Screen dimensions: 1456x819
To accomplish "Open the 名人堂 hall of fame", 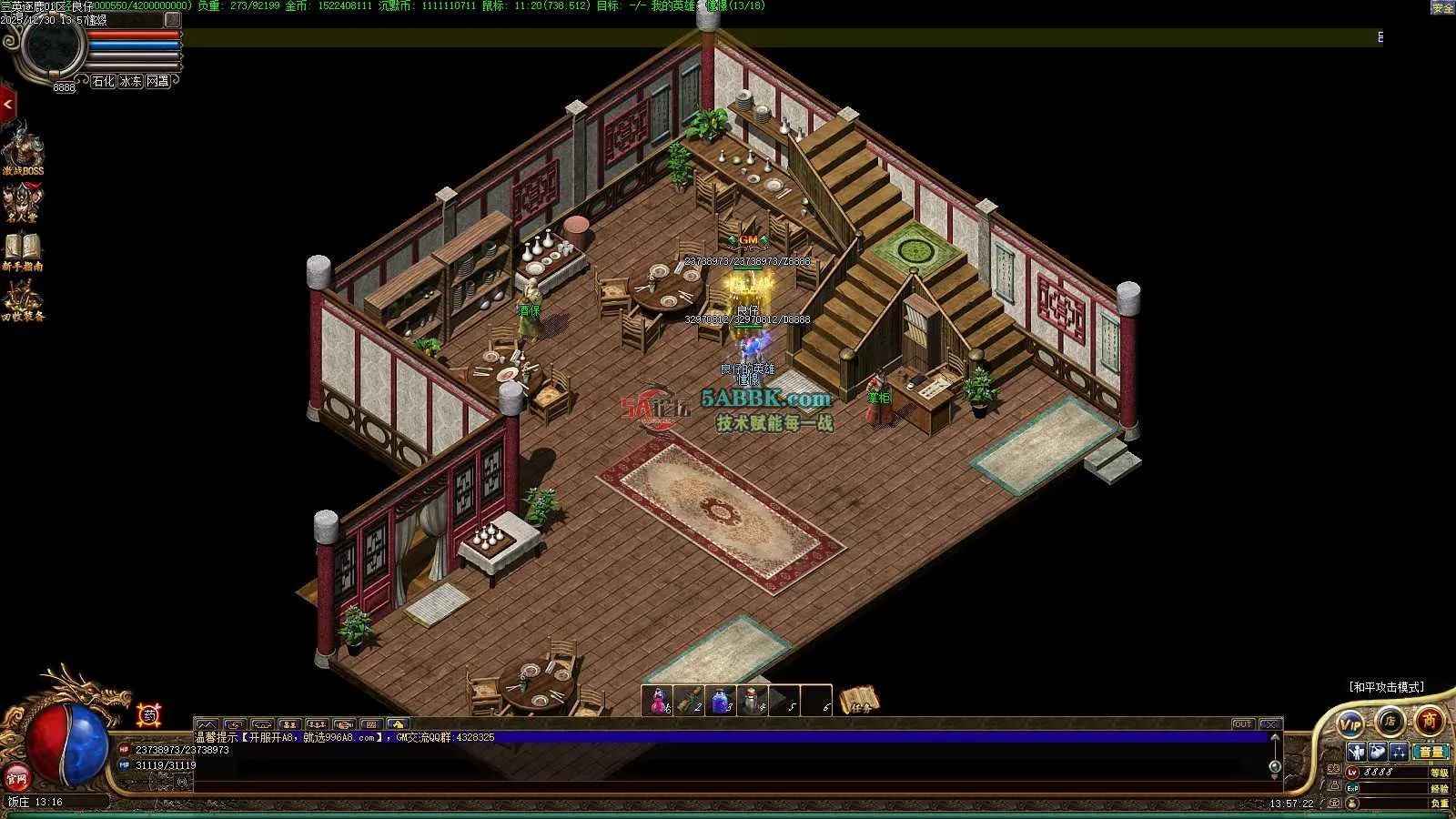I will pos(23,200).
